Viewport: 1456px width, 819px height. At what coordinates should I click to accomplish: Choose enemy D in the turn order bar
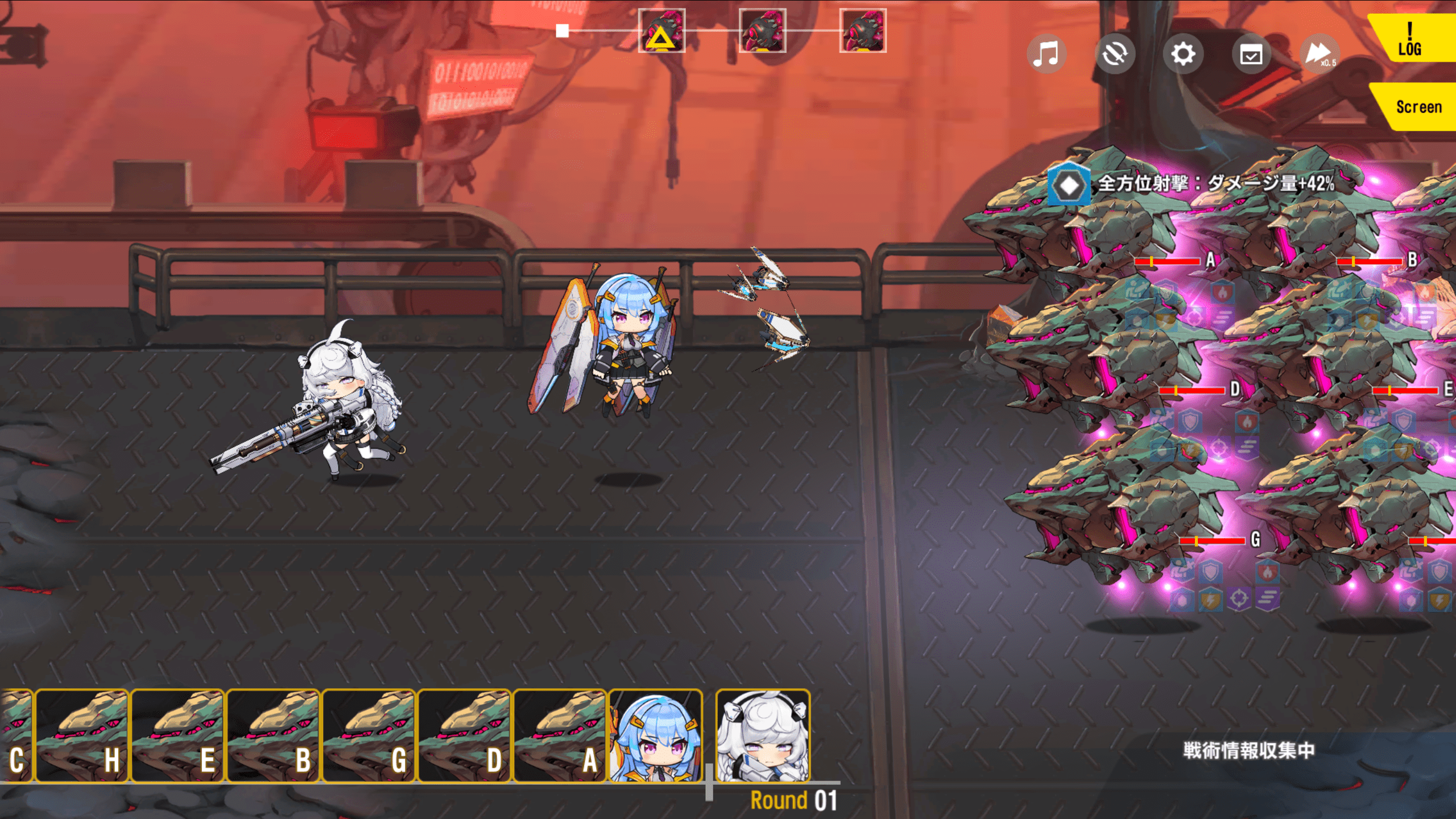(464, 735)
